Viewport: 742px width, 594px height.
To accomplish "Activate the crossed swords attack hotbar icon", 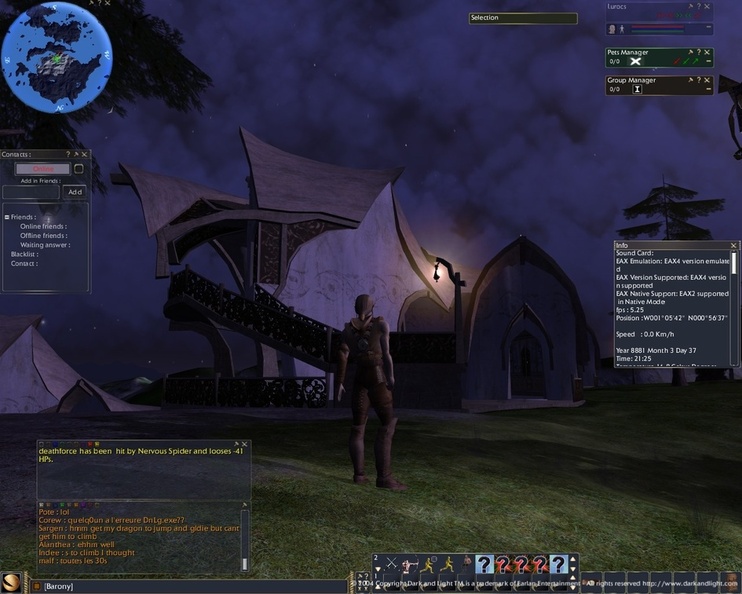I will pos(392,565).
